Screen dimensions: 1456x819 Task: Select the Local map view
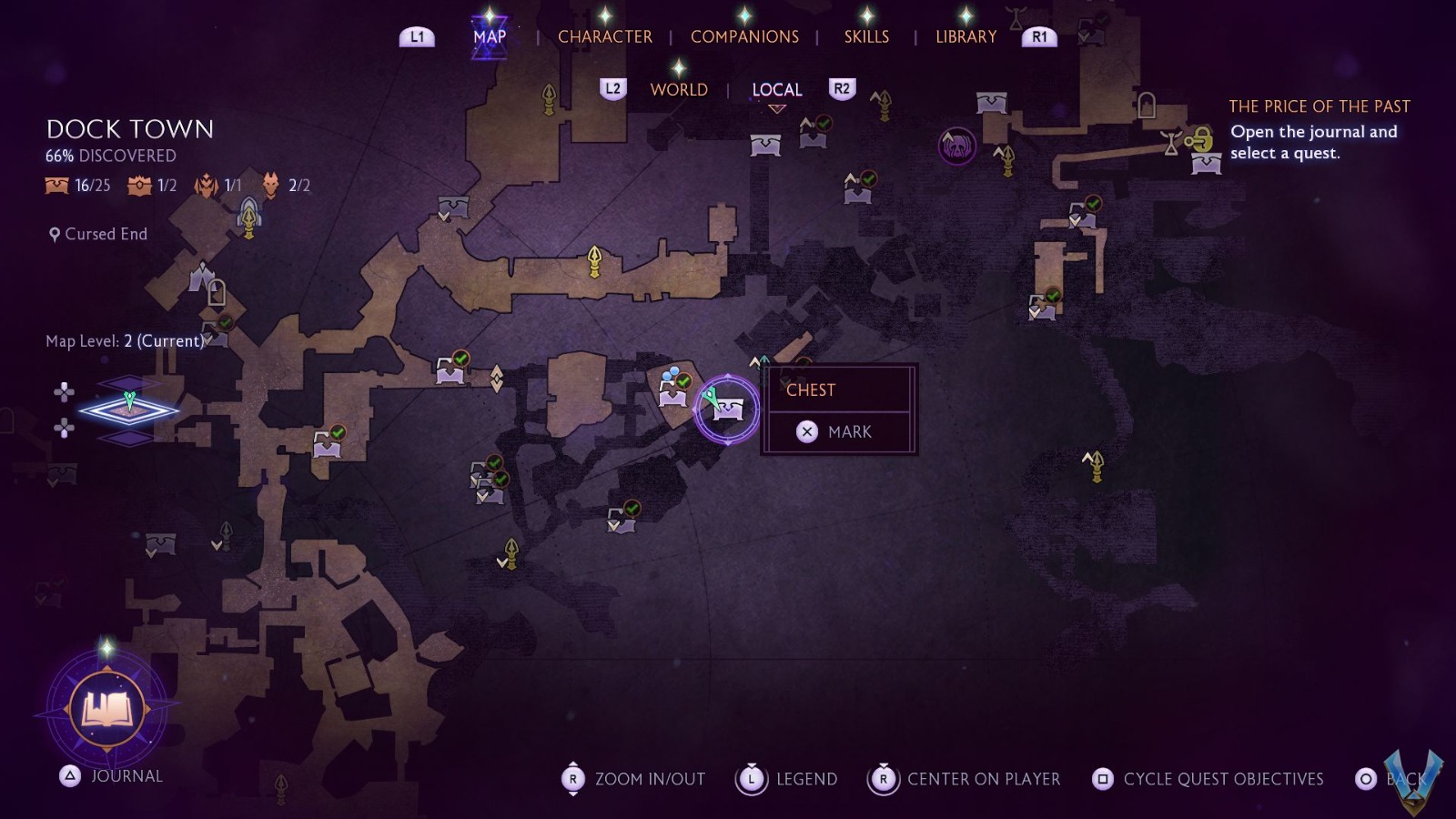(x=776, y=89)
